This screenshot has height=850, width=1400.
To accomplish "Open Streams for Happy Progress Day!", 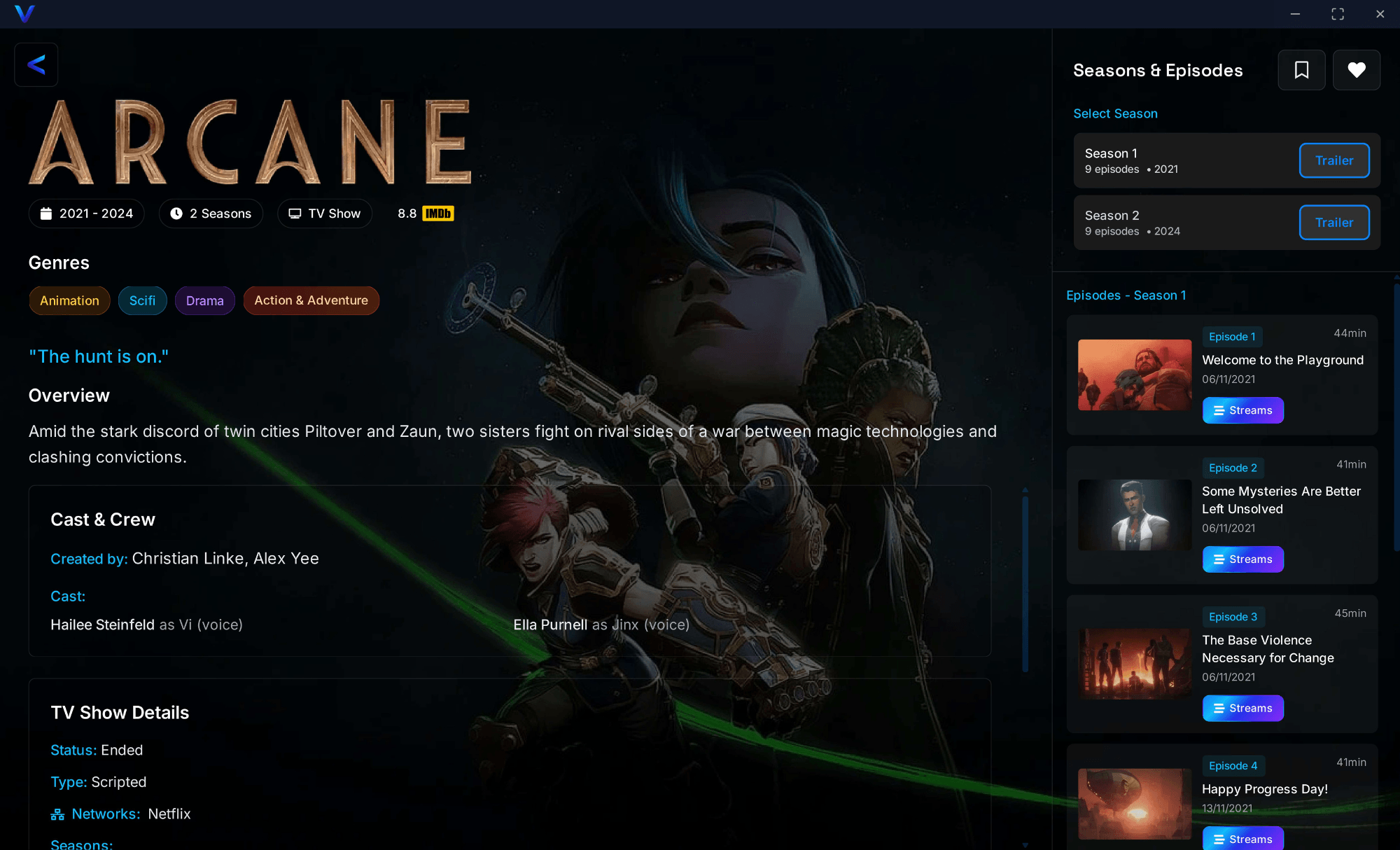I will (1242, 838).
